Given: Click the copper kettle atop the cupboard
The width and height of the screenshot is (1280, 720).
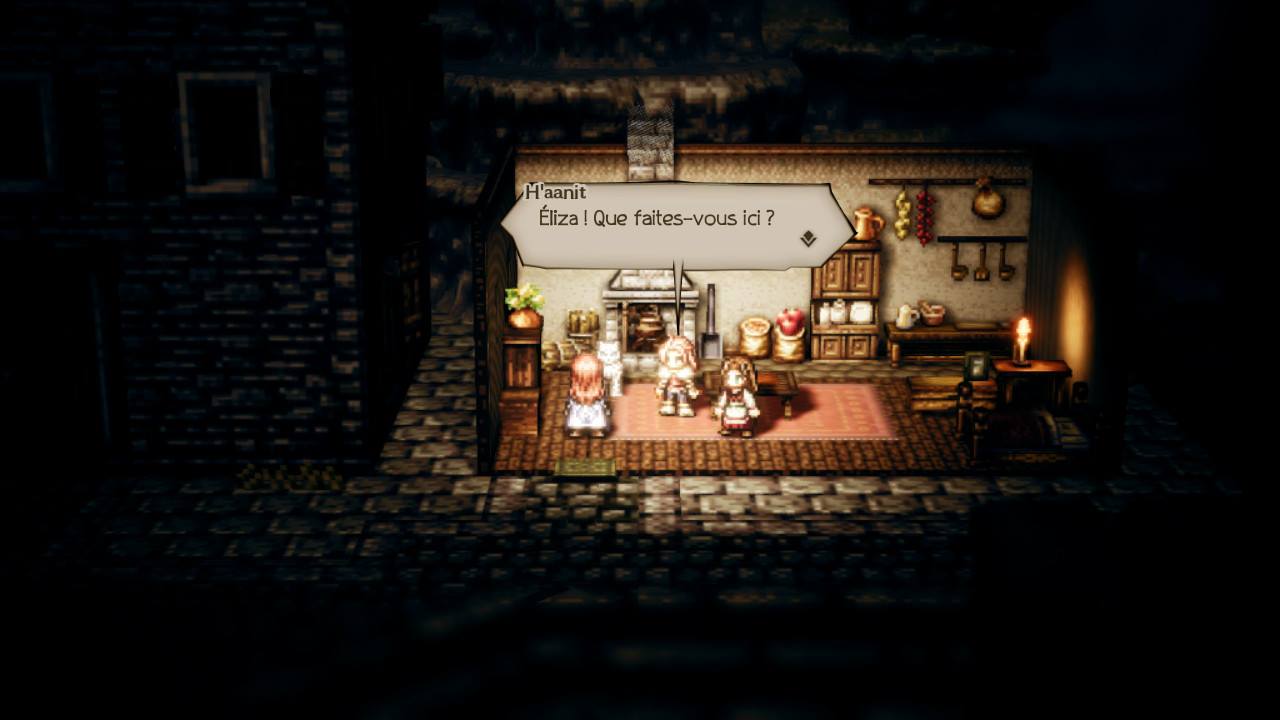Looking at the screenshot, I should tap(866, 223).
